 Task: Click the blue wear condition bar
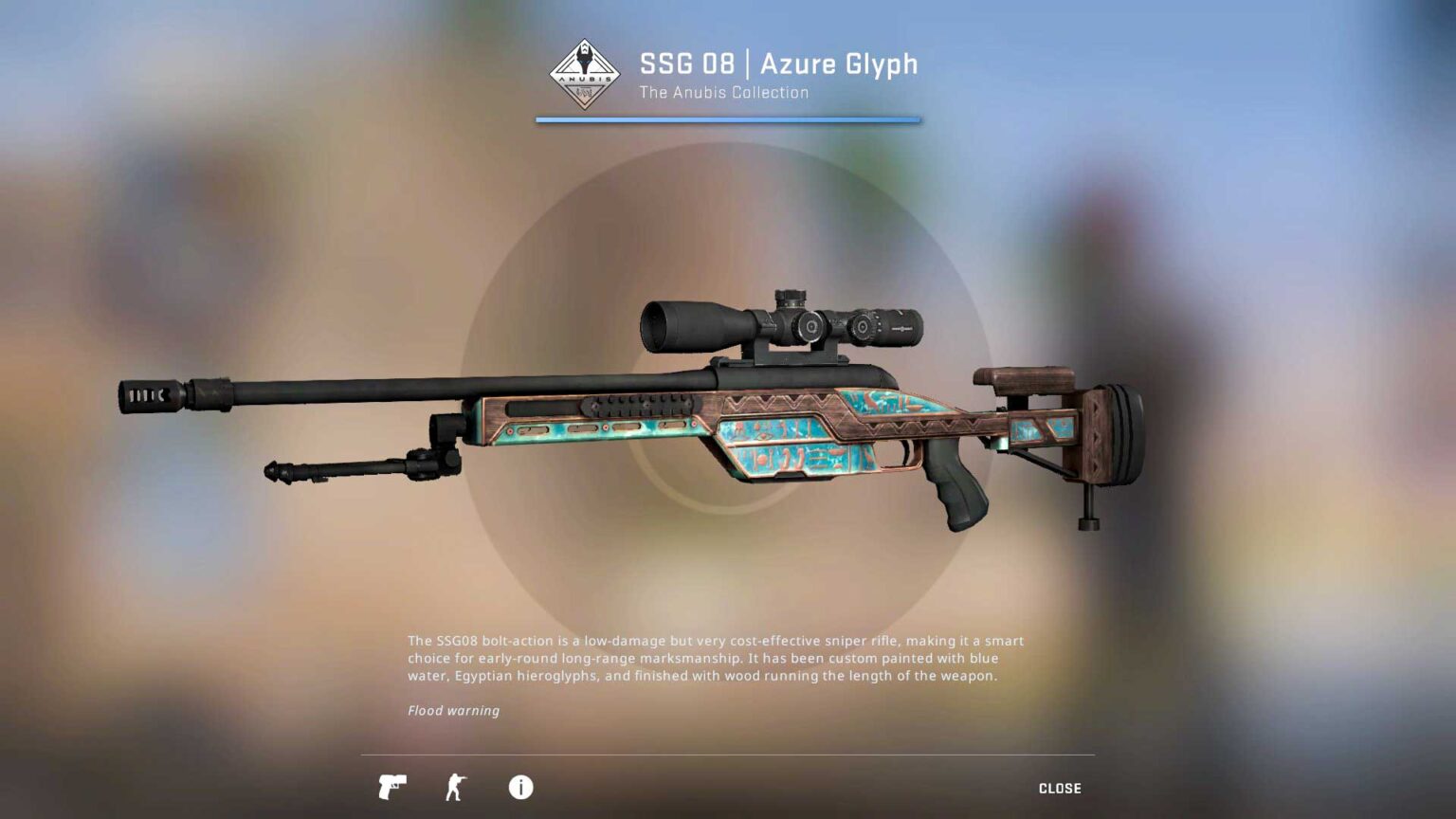click(x=727, y=119)
